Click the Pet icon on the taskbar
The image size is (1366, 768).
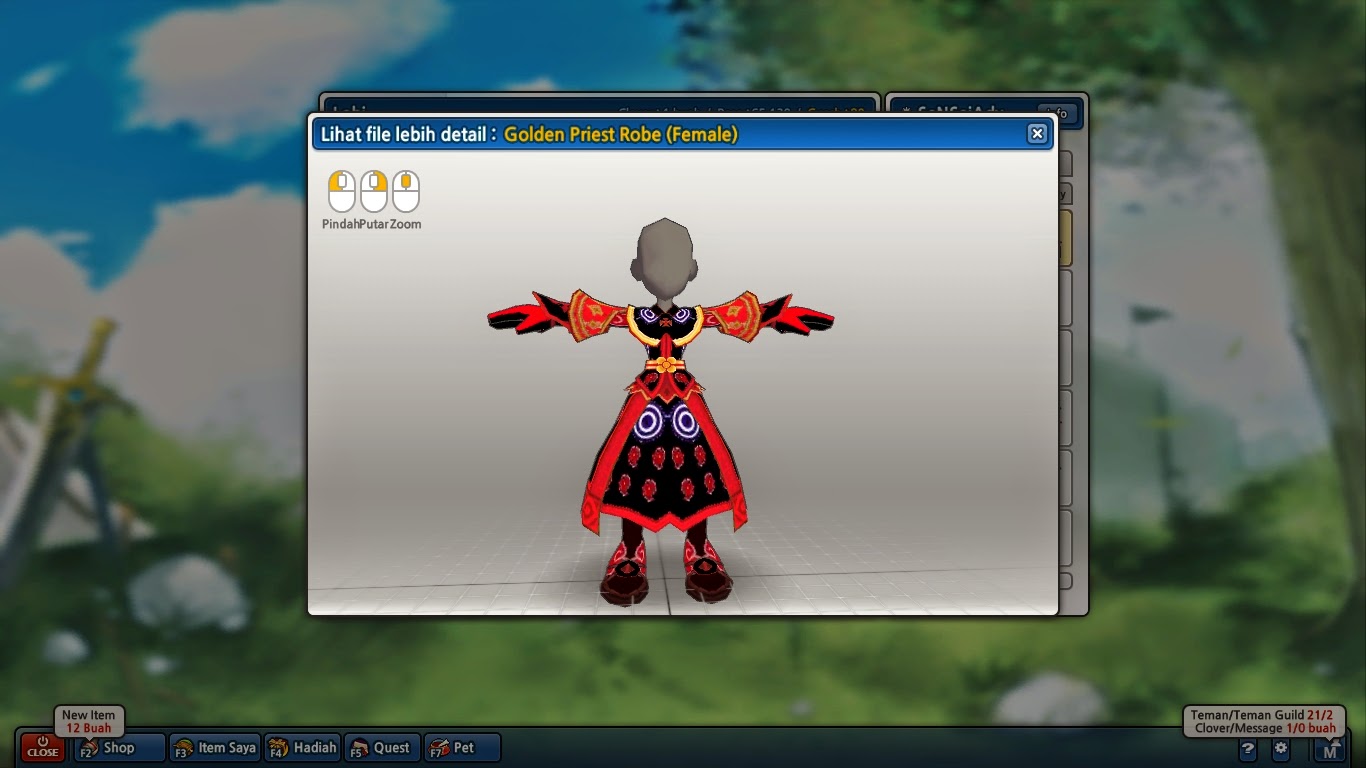440,747
